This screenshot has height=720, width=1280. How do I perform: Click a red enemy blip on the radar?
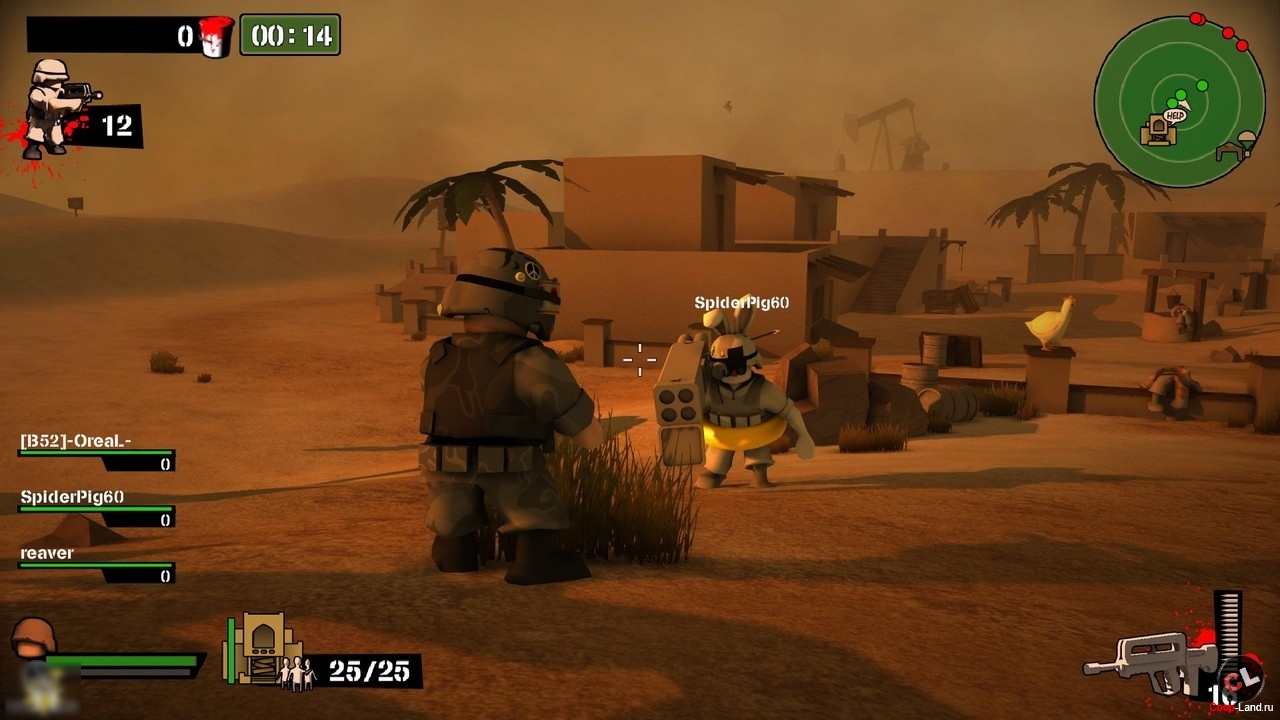(x=1196, y=16)
